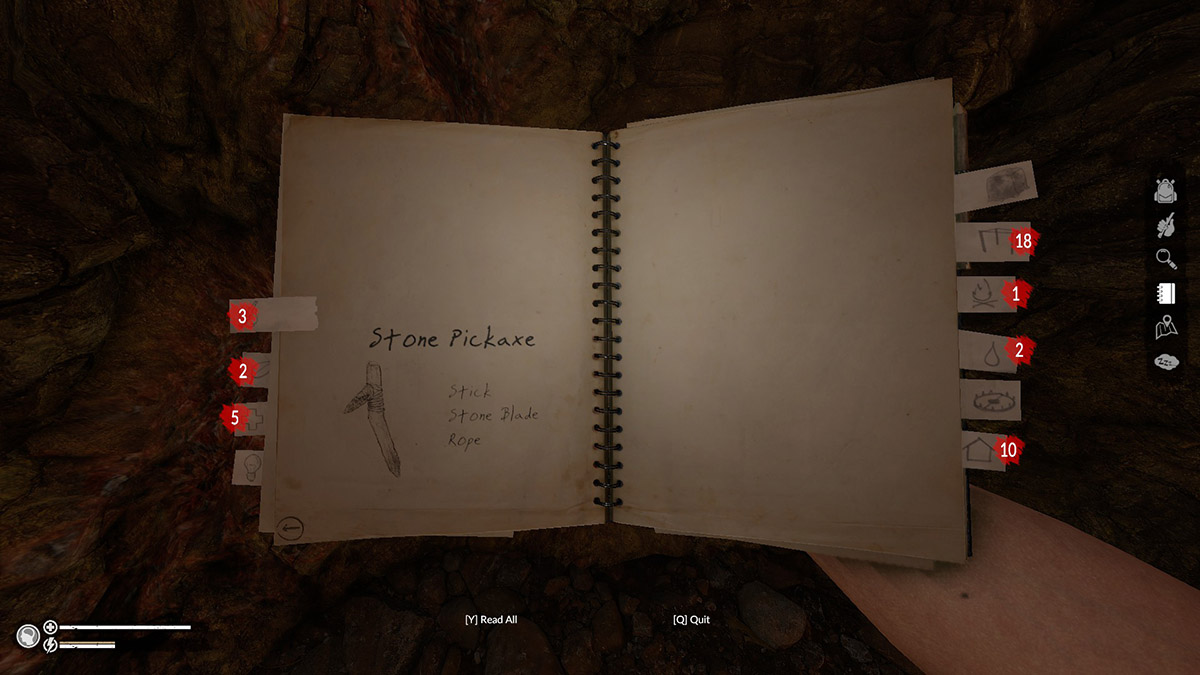1200x675 pixels.
Task: Switch to the campfire notebook tab
Action: pos(984,295)
